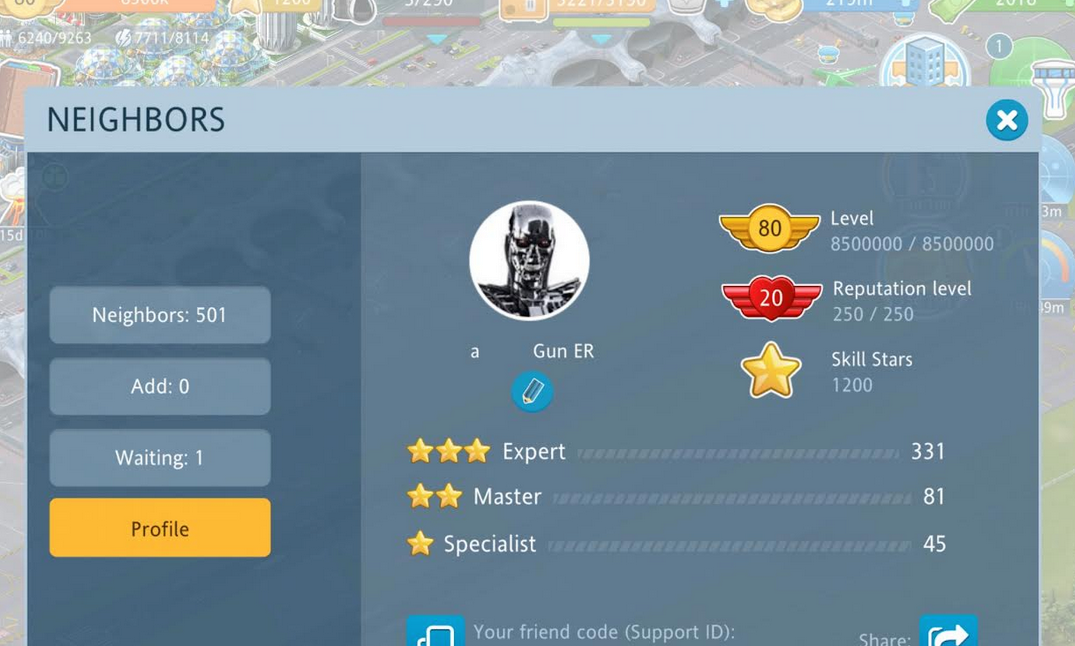The image size is (1075, 646).
Task: Copy the friend code Support ID
Action: pyautogui.click(x=436, y=632)
